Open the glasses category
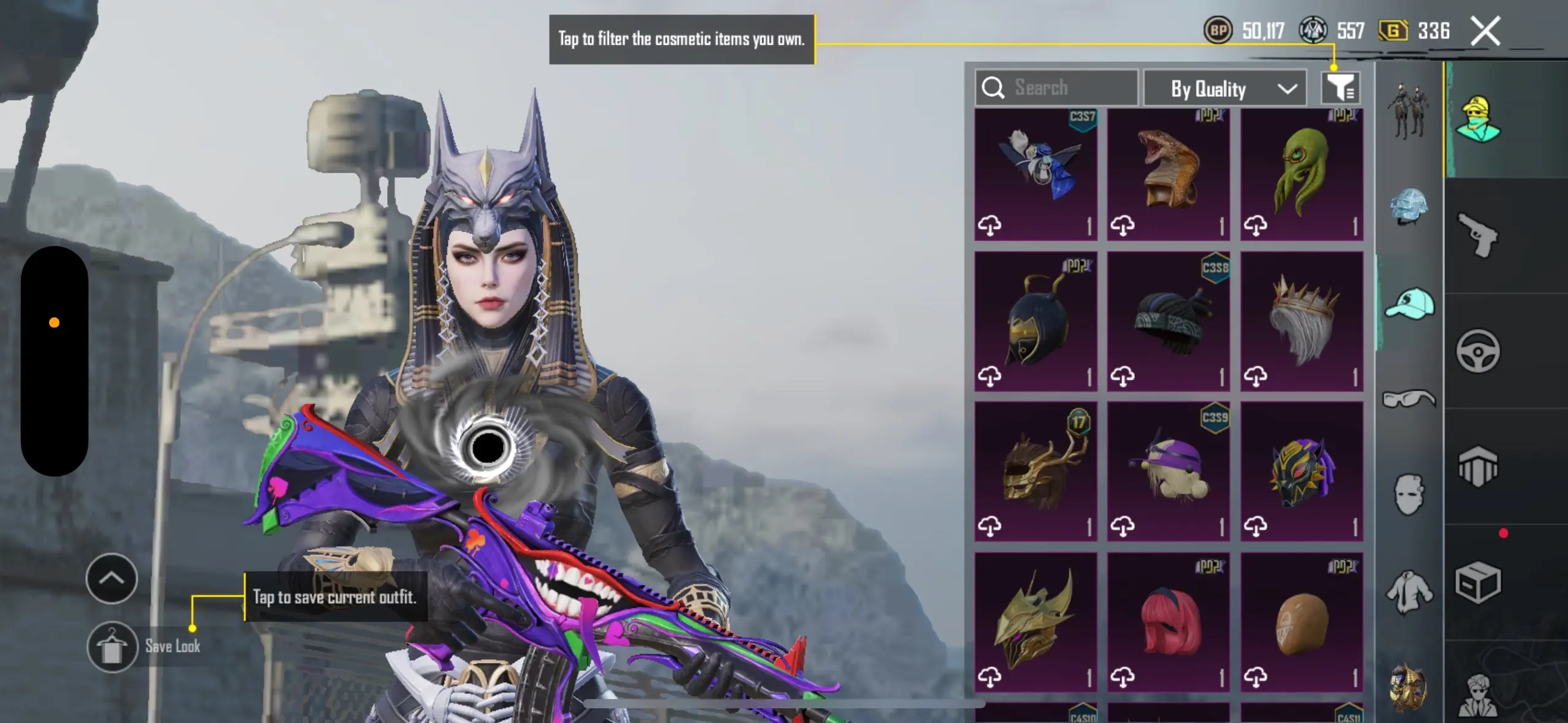The image size is (1568, 723). coord(1409,399)
